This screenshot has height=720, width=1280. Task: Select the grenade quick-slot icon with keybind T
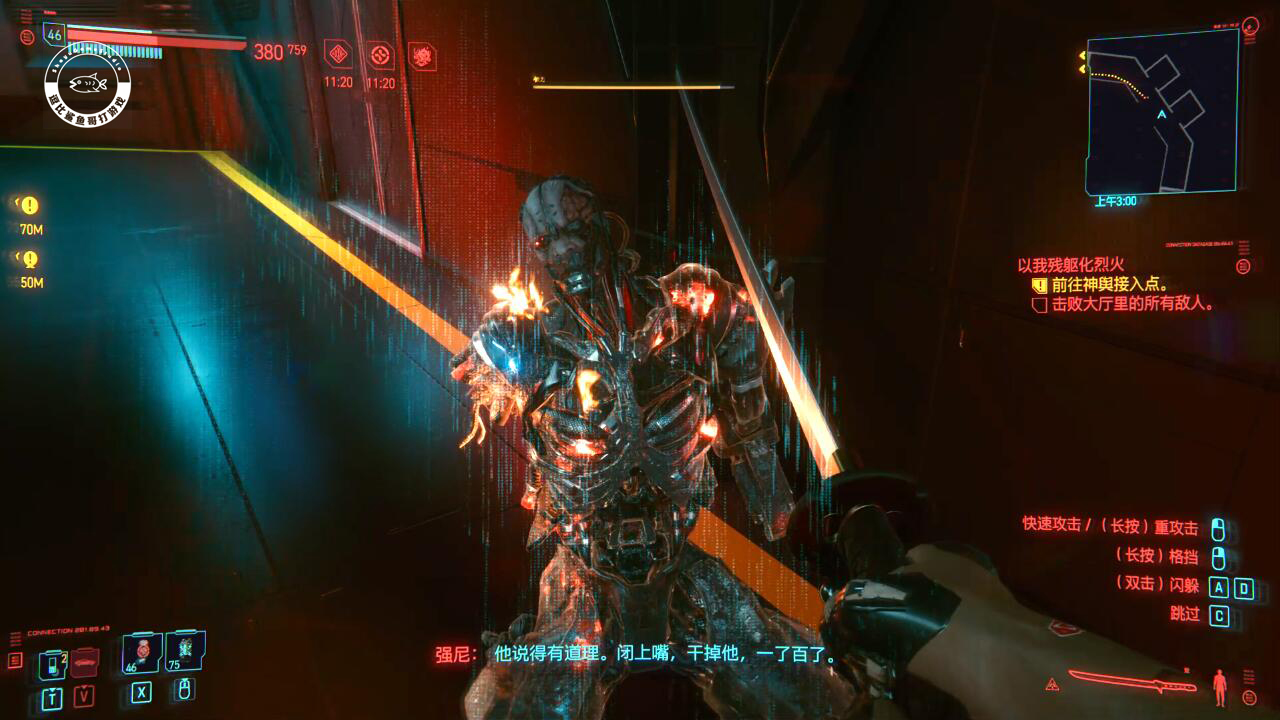point(55,662)
